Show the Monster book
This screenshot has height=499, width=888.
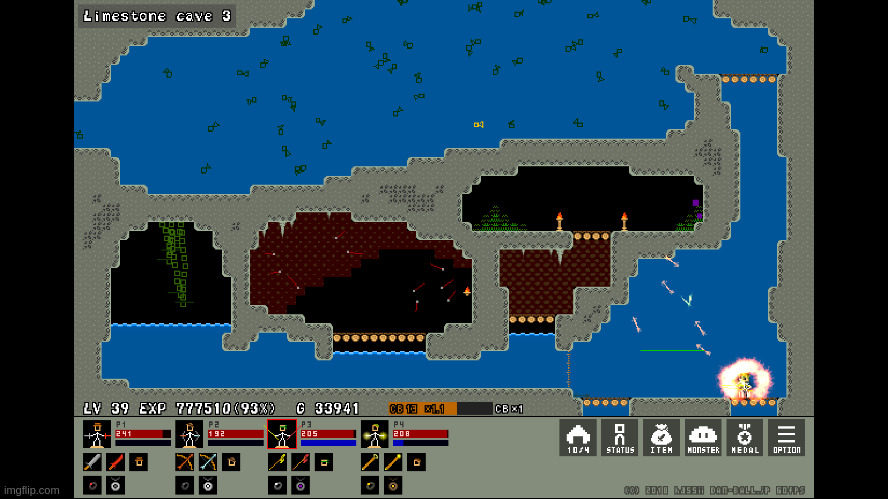tap(703, 437)
